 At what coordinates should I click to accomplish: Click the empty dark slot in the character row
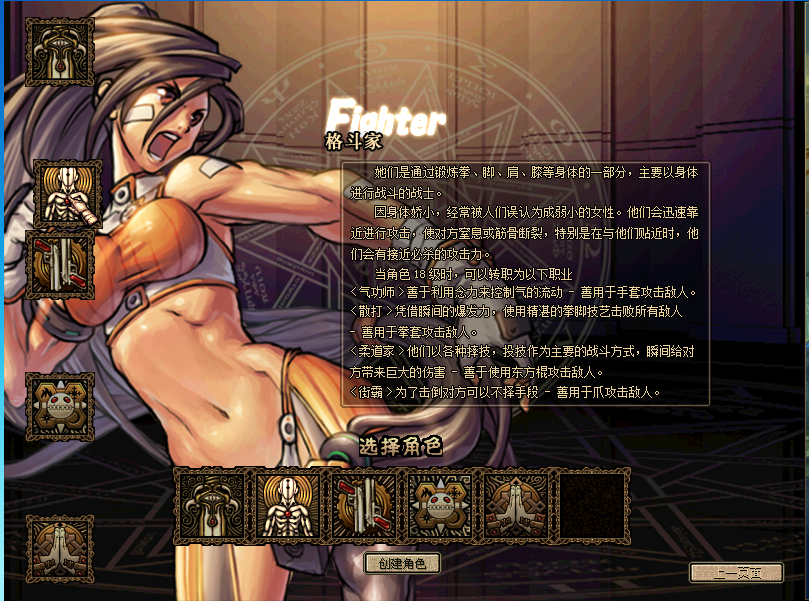(593, 505)
